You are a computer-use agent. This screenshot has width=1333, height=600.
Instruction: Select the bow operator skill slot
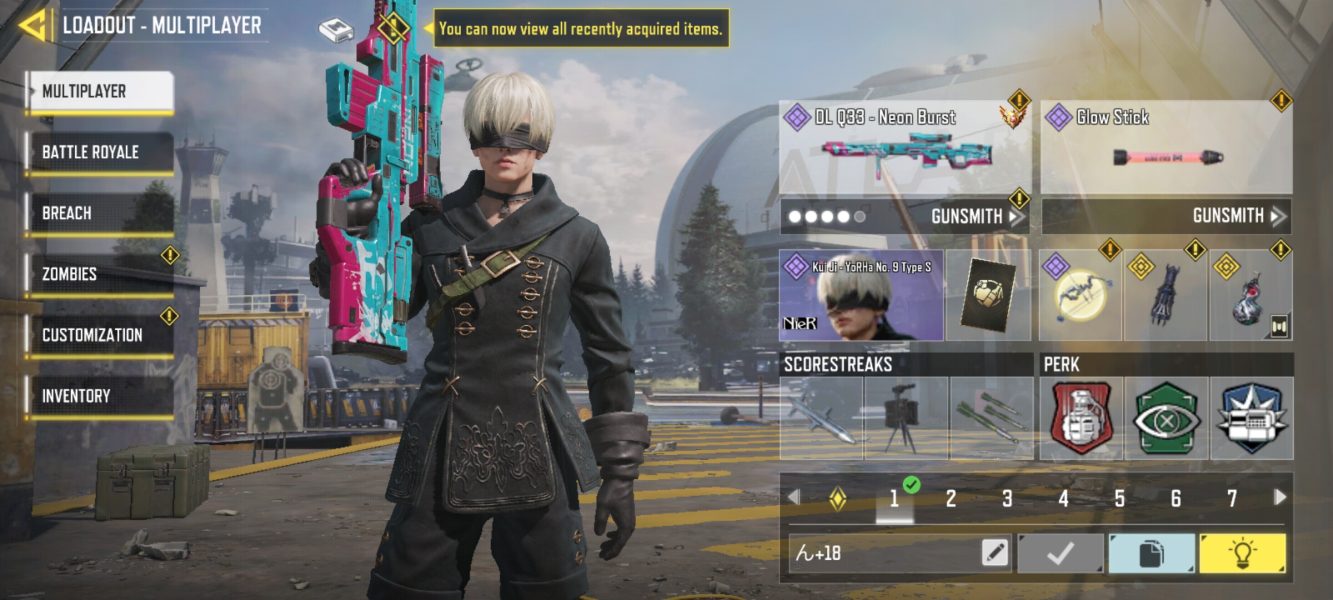[1079, 297]
